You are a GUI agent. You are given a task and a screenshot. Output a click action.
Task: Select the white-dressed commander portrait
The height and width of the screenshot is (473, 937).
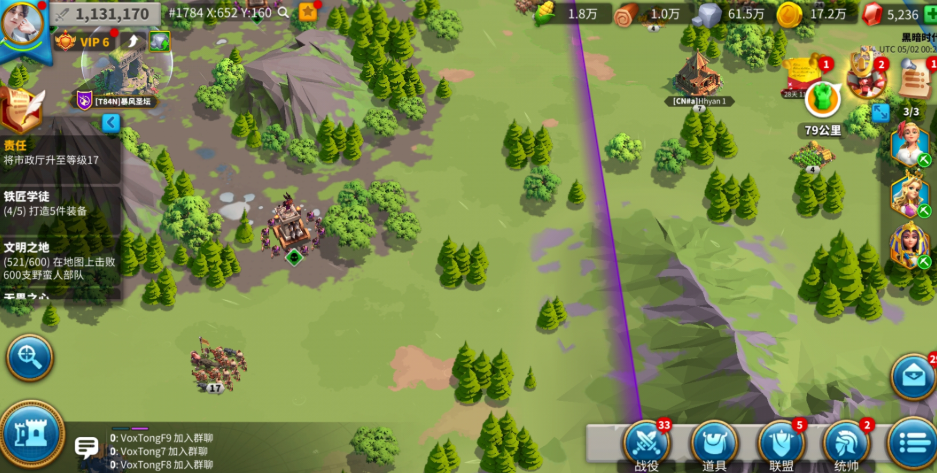point(909,145)
